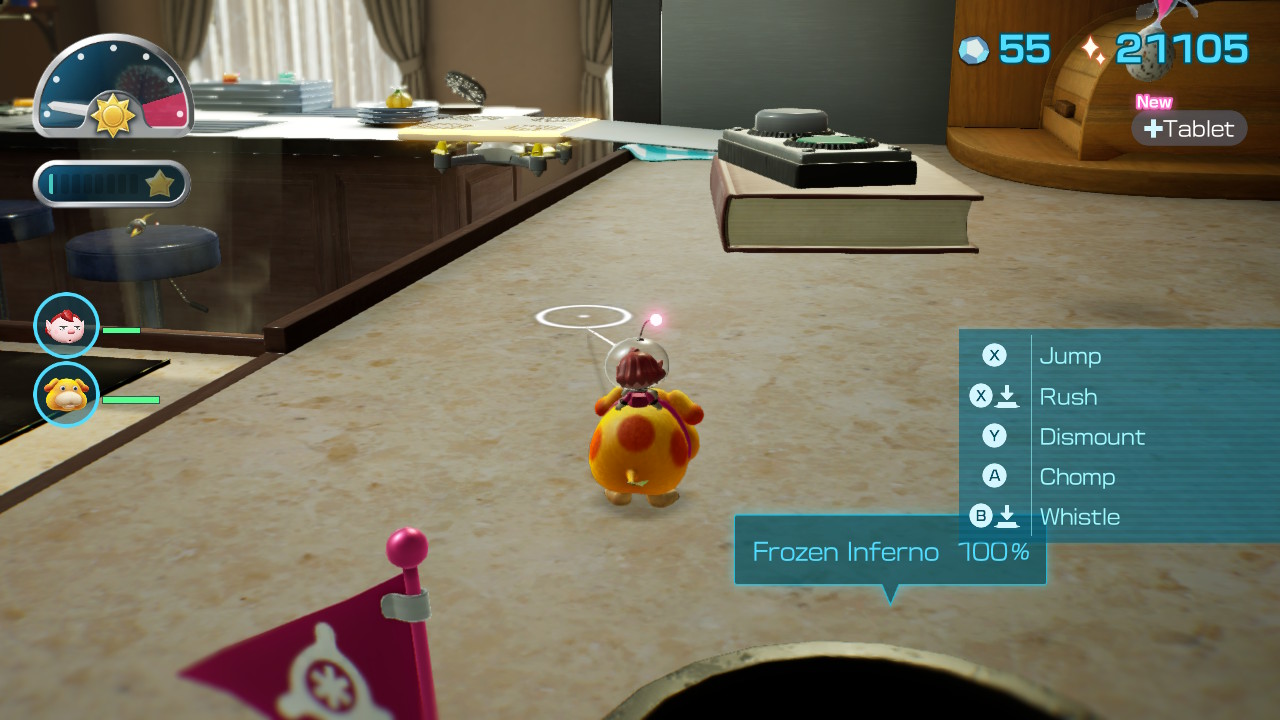Click the Rush command button icon

coord(993,396)
